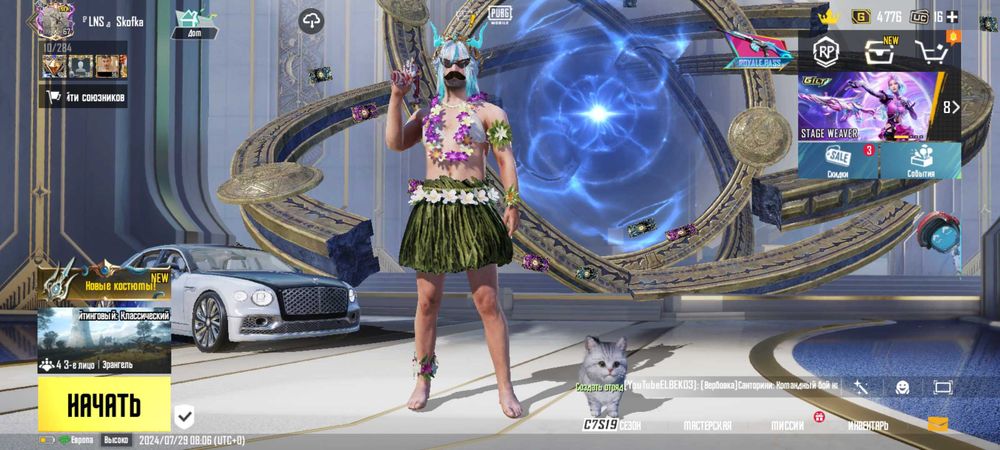Image resolution: width=1000 pixels, height=450 pixels.
Task: Open the shop cart icon
Action: click(932, 54)
